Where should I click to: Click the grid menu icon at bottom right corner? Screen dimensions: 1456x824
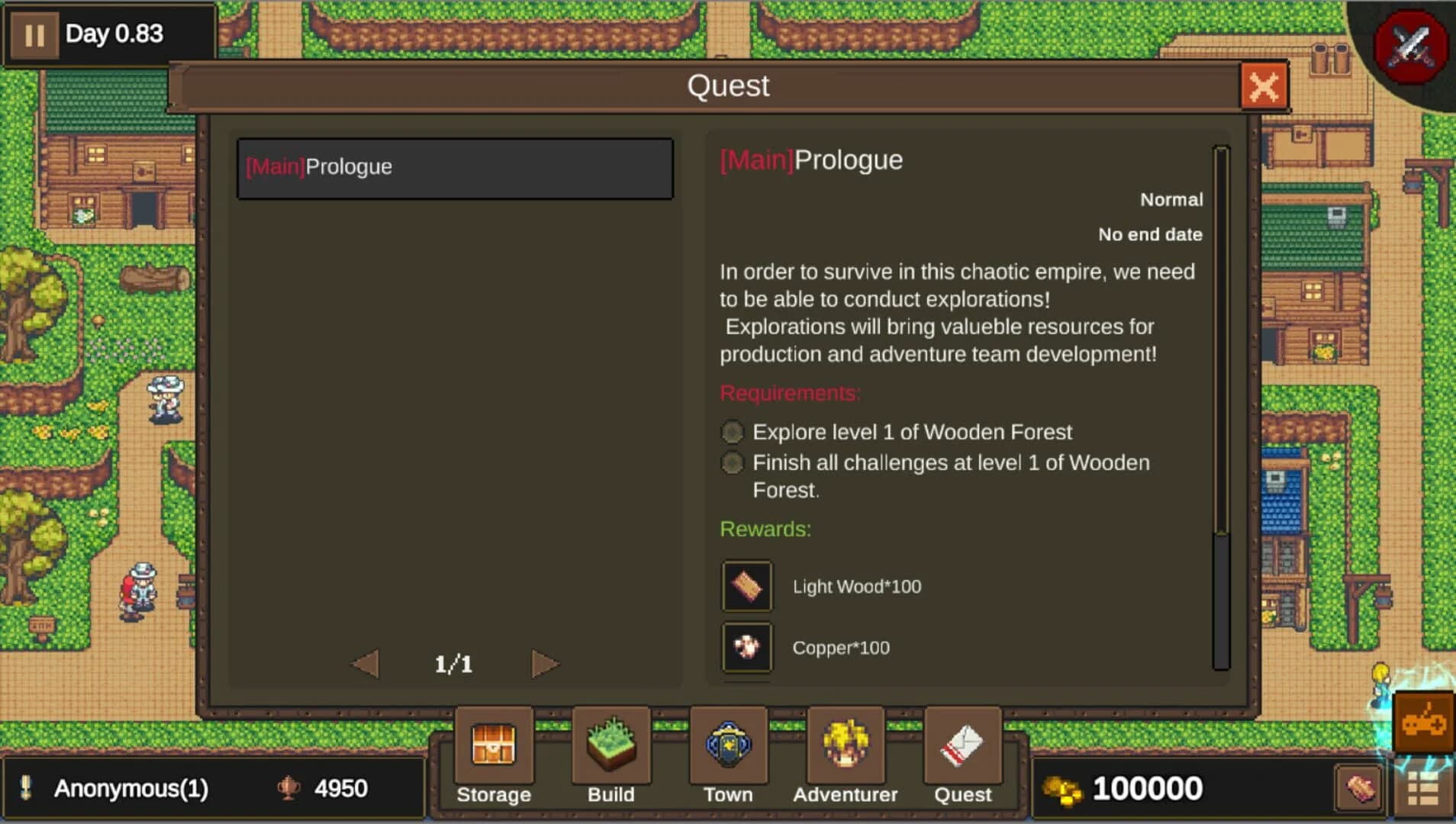(1425, 787)
